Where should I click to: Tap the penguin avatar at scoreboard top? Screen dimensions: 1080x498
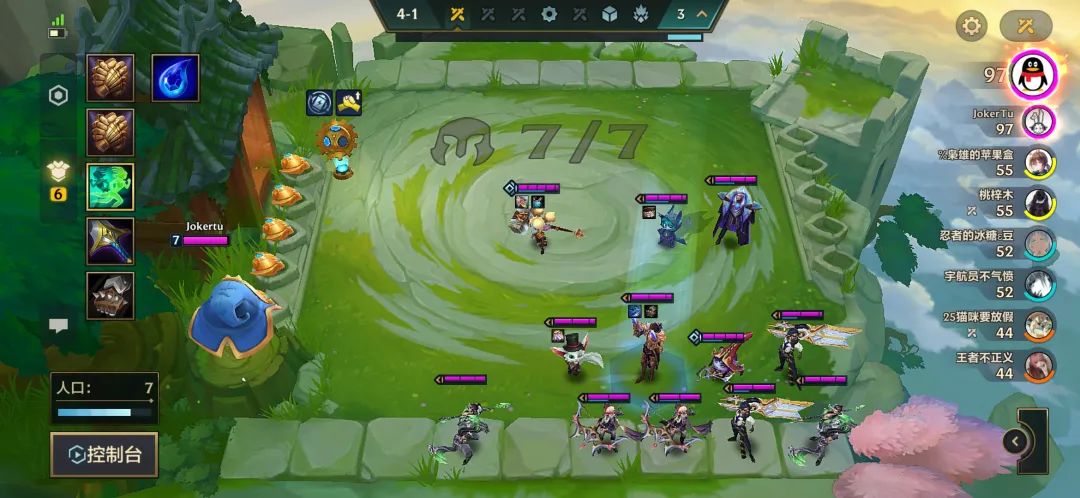[x=1035, y=73]
